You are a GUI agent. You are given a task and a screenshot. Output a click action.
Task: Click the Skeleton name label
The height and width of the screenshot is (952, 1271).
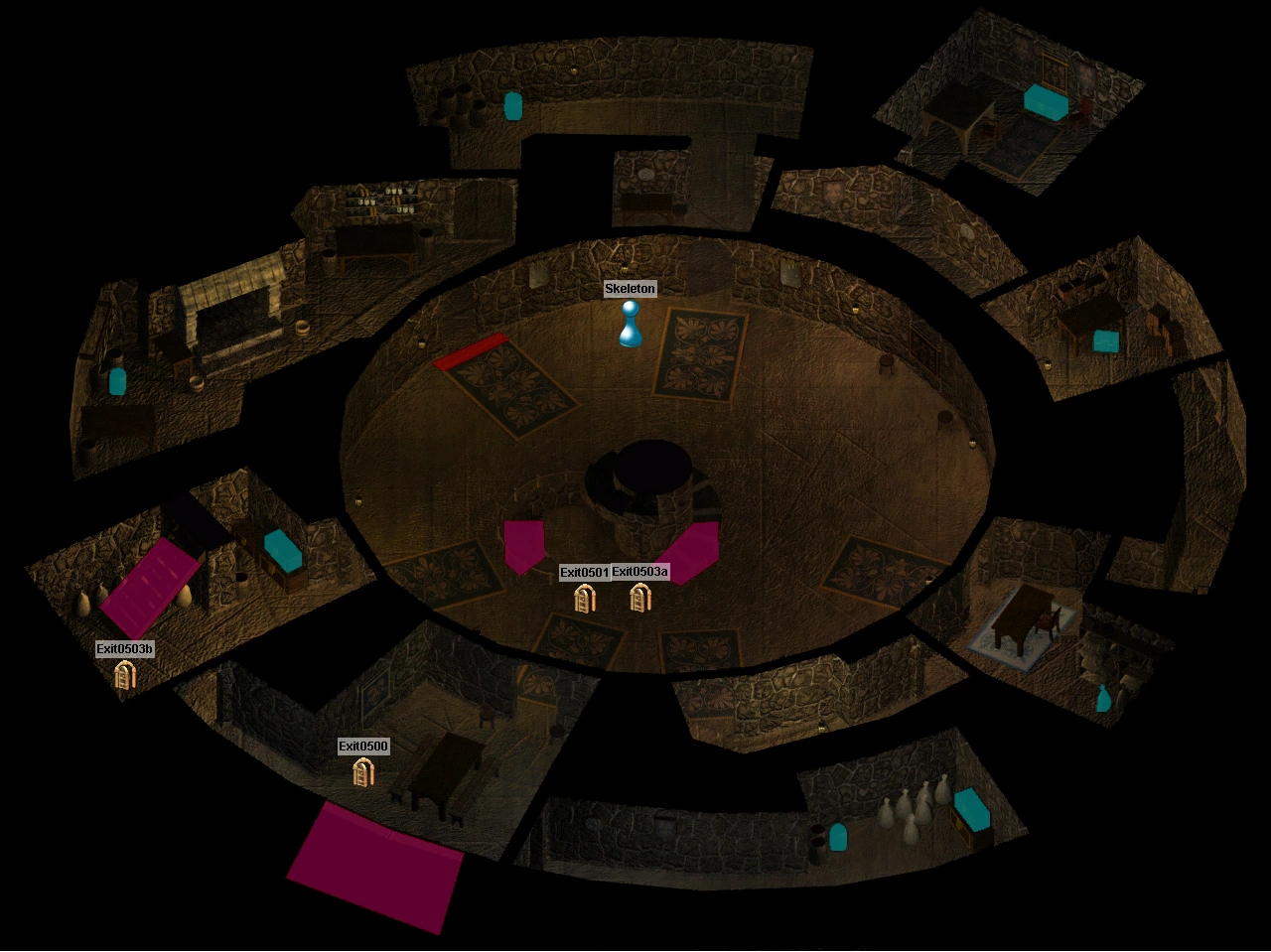(632, 288)
